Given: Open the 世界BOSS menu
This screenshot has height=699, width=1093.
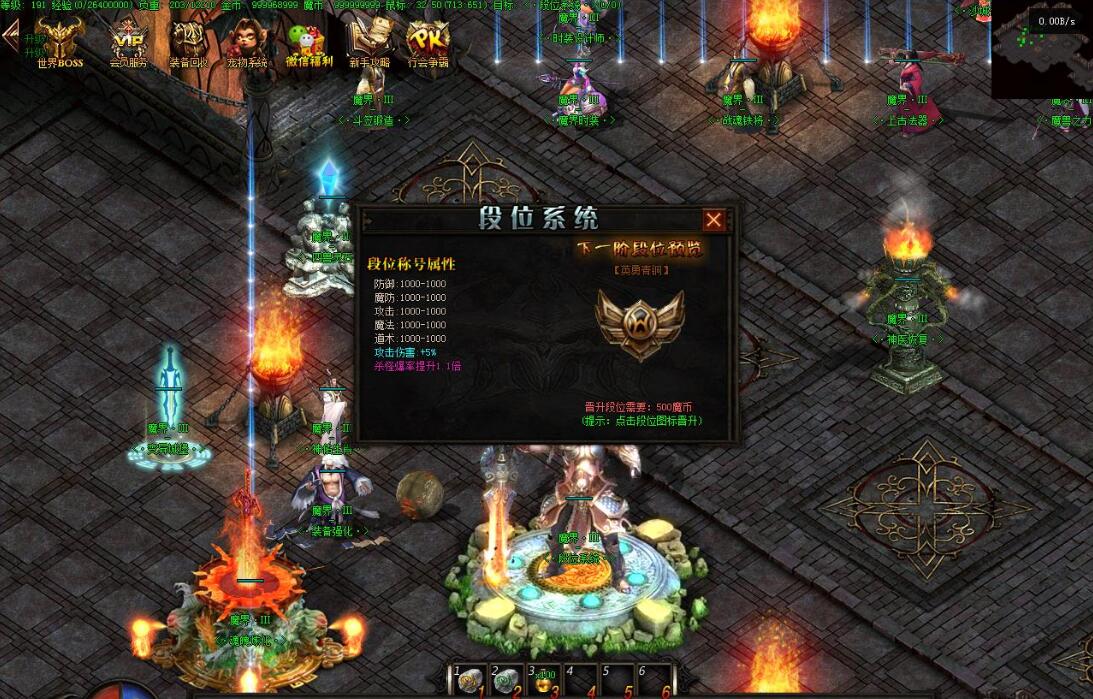Looking at the screenshot, I should pos(60,41).
